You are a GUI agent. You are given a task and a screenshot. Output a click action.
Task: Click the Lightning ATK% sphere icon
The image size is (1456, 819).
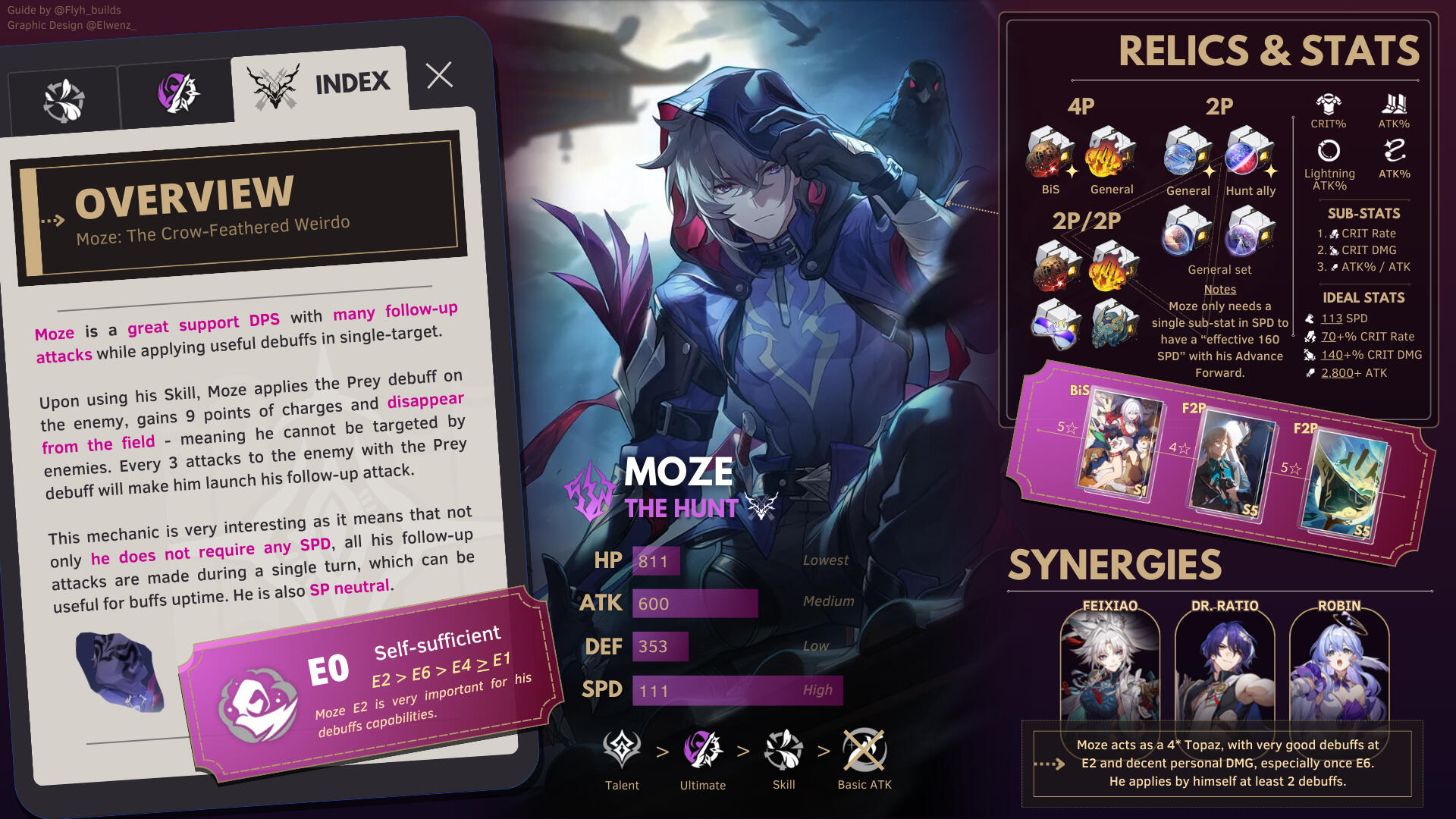pyautogui.click(x=1329, y=151)
